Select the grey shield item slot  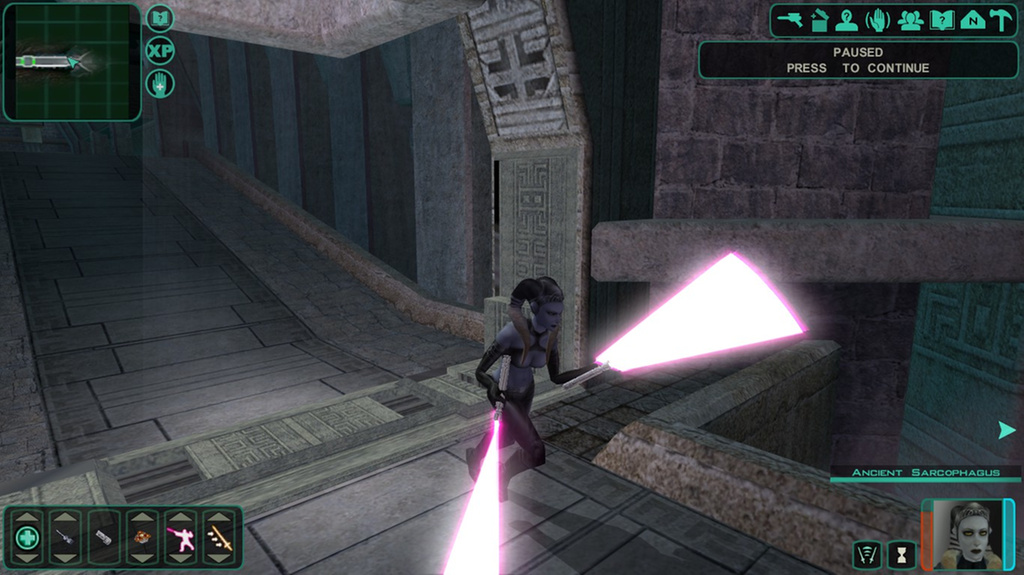104,538
